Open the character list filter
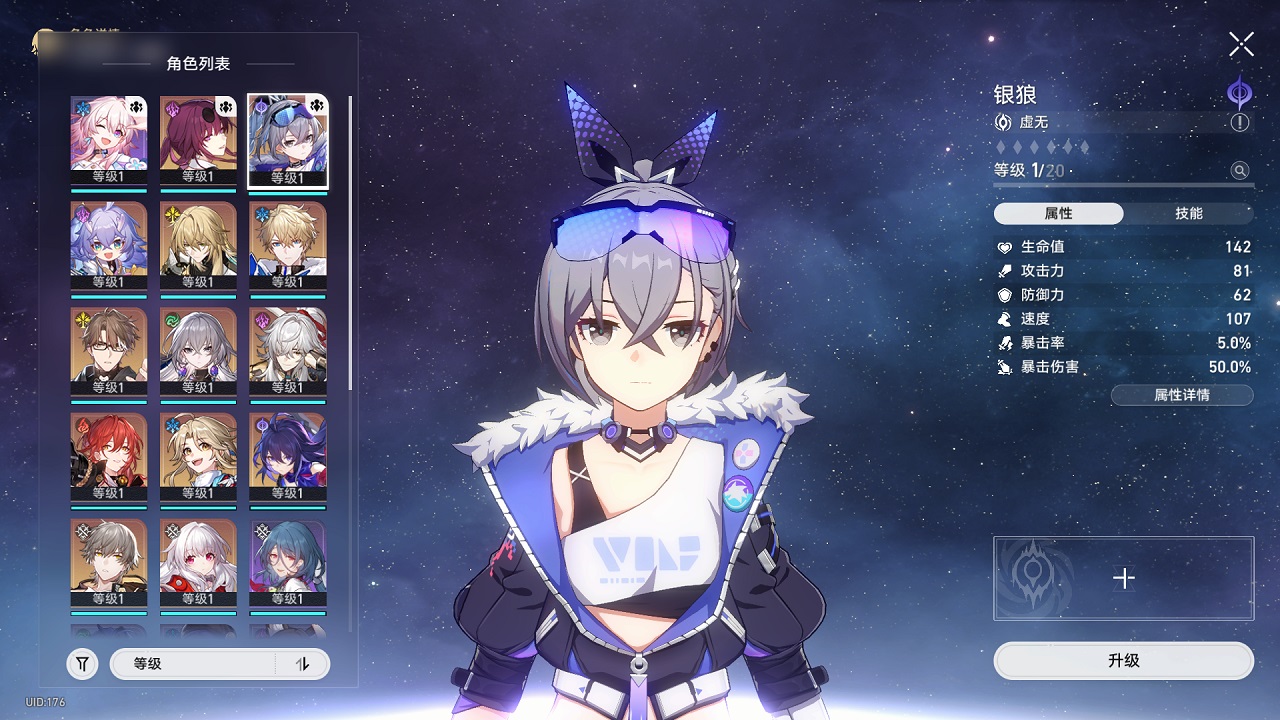This screenshot has height=720, width=1280. pos(82,664)
